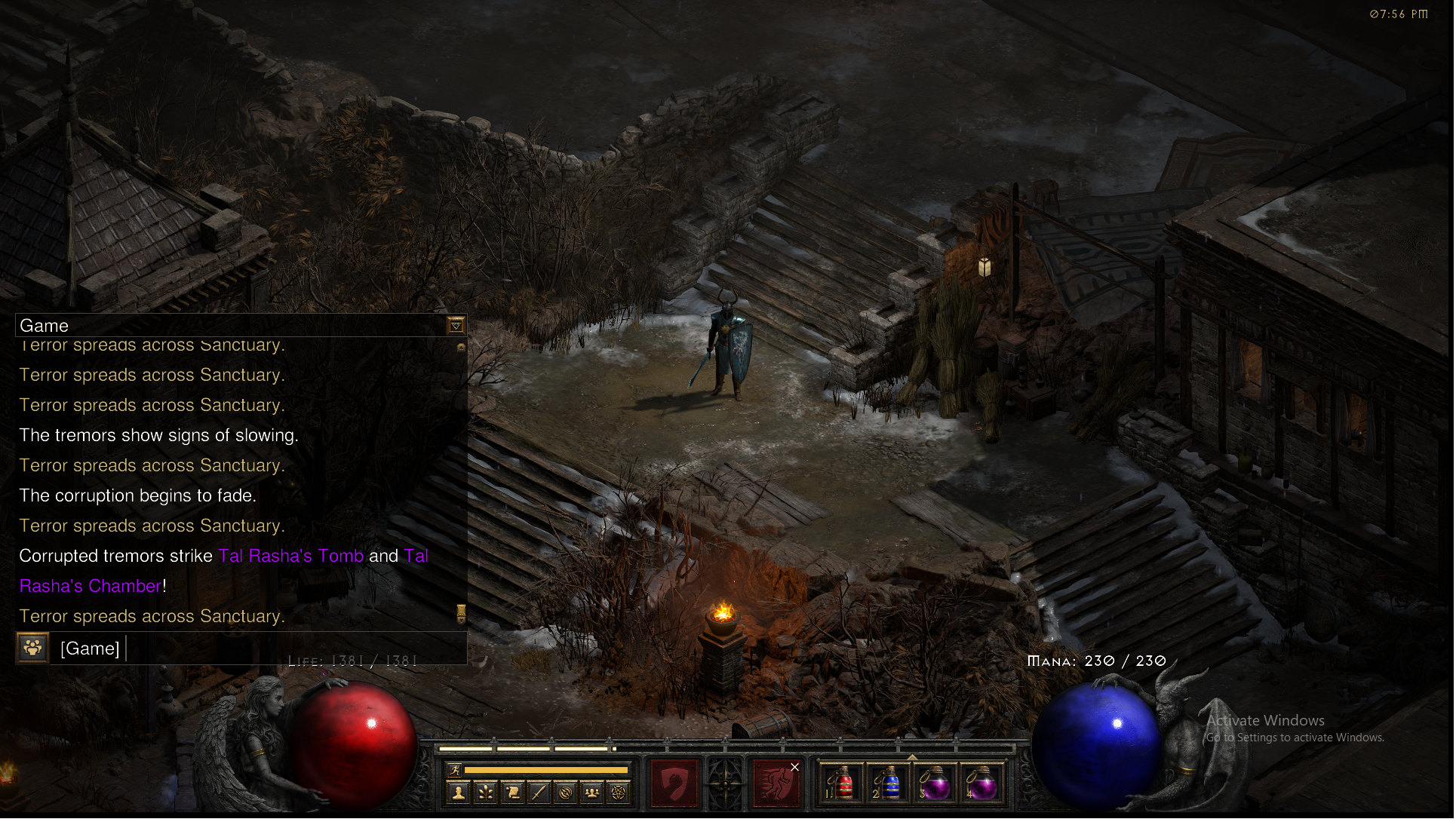The height and width of the screenshot is (822, 1456).
Task: Open the skill tree (branch icon)
Action: coord(485,793)
